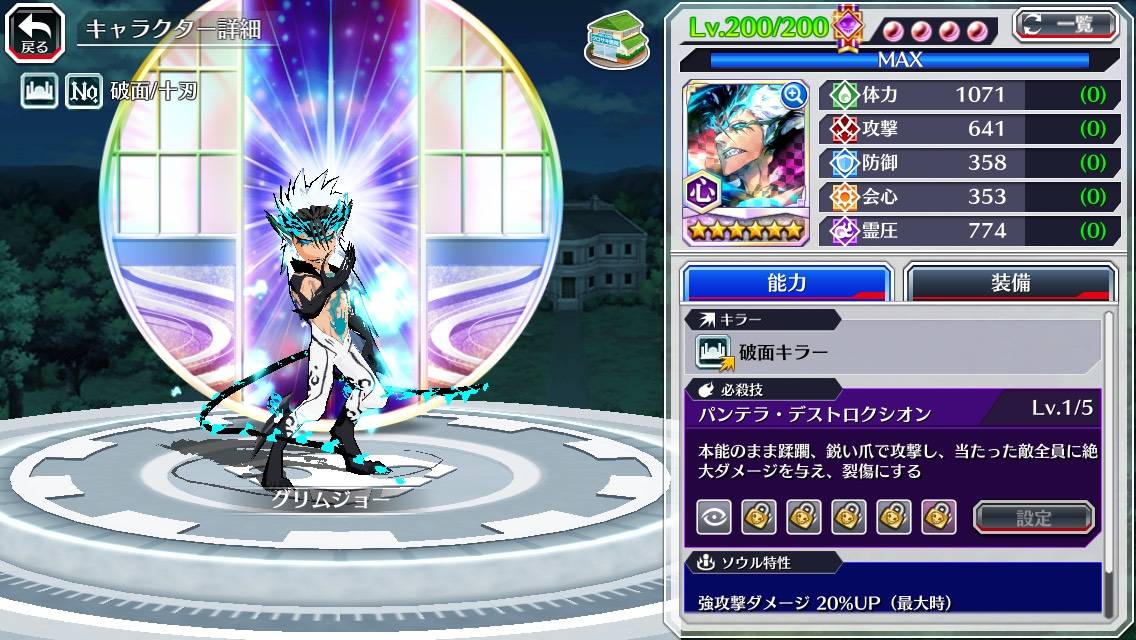Image resolution: width=1136 pixels, height=640 pixels.
Task: Switch to the 能力 tab
Action: tap(786, 283)
